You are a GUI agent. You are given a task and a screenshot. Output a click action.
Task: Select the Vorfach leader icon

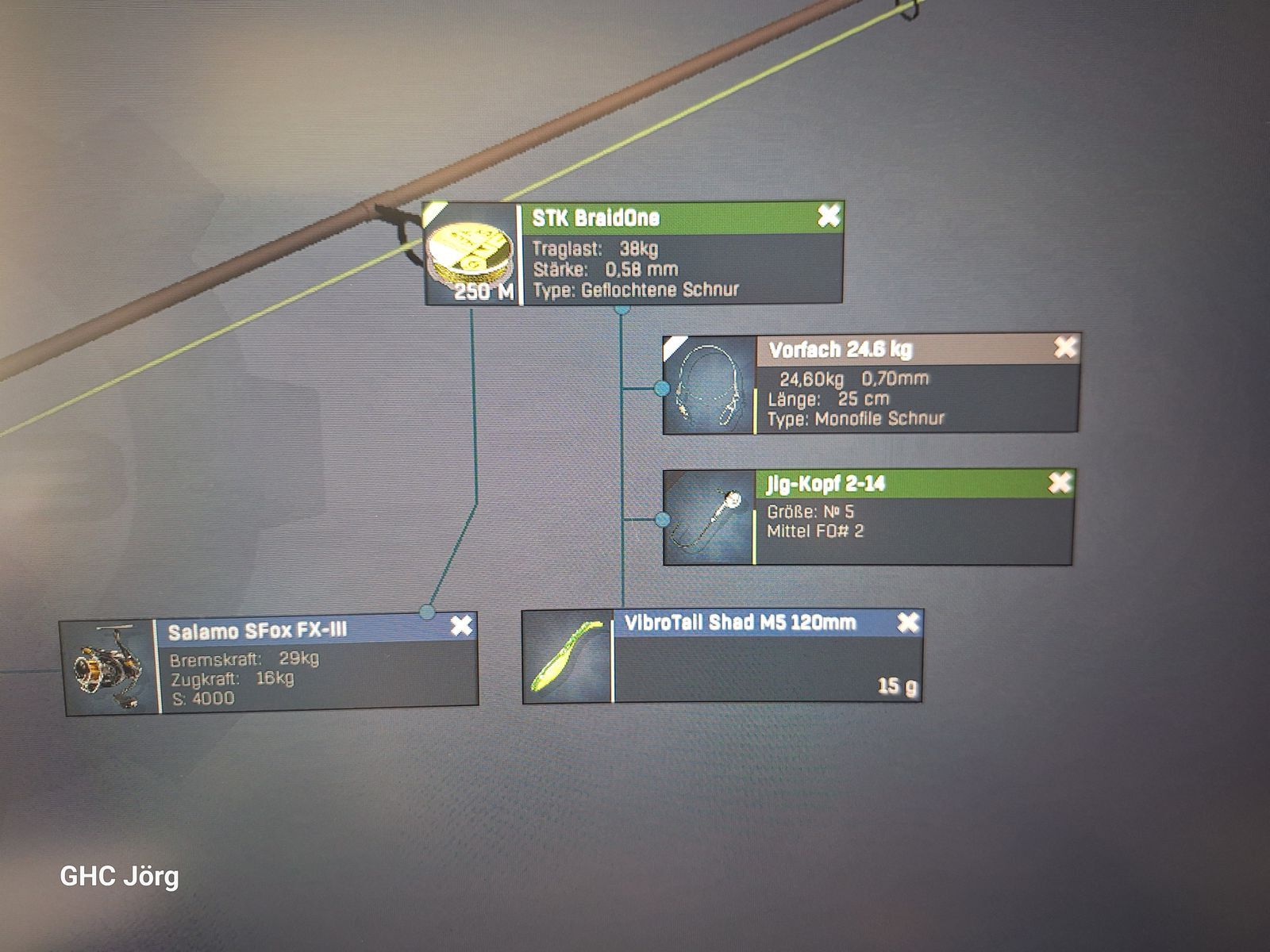click(707, 386)
